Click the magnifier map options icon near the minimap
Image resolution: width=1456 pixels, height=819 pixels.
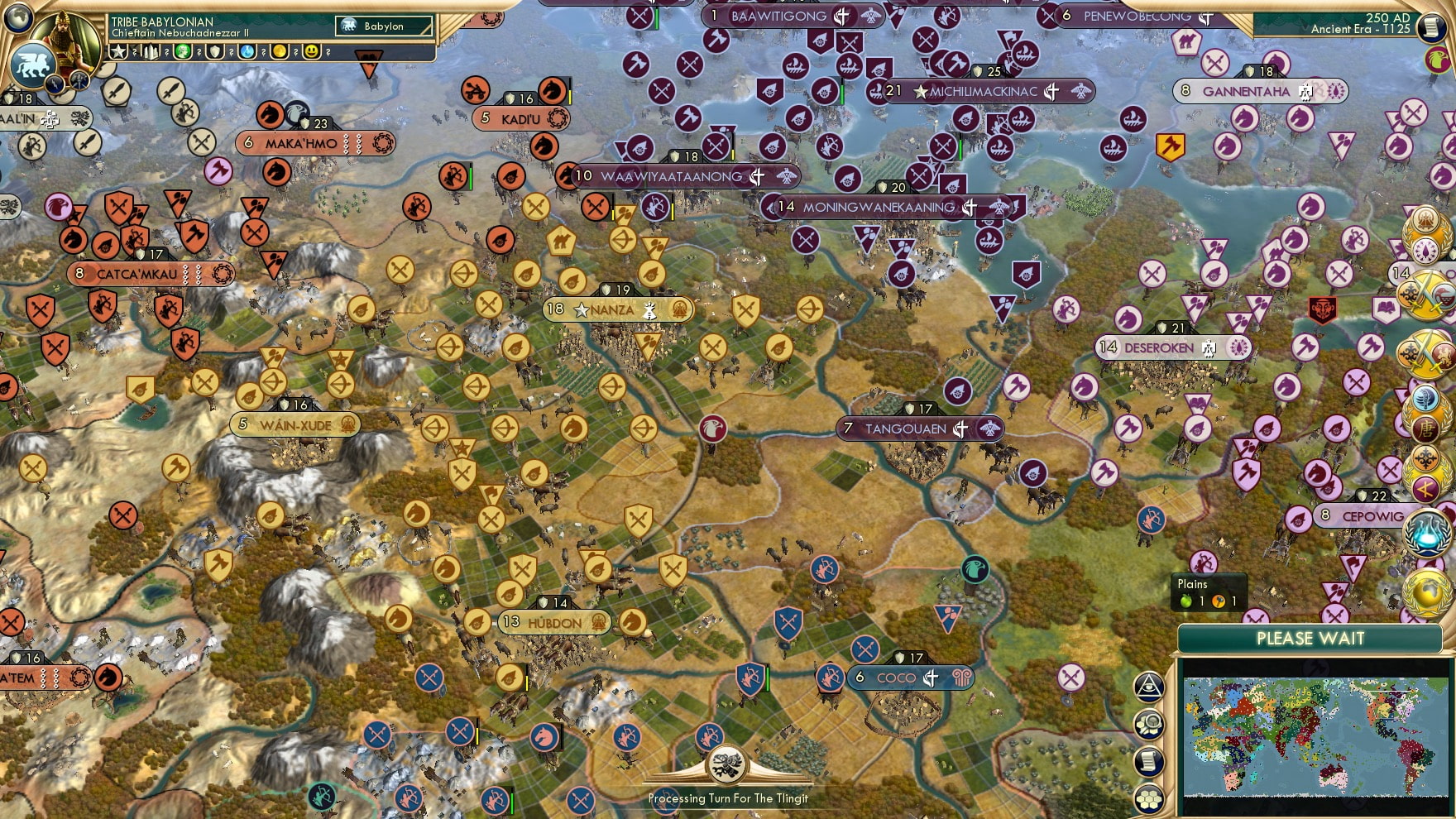1152,722
